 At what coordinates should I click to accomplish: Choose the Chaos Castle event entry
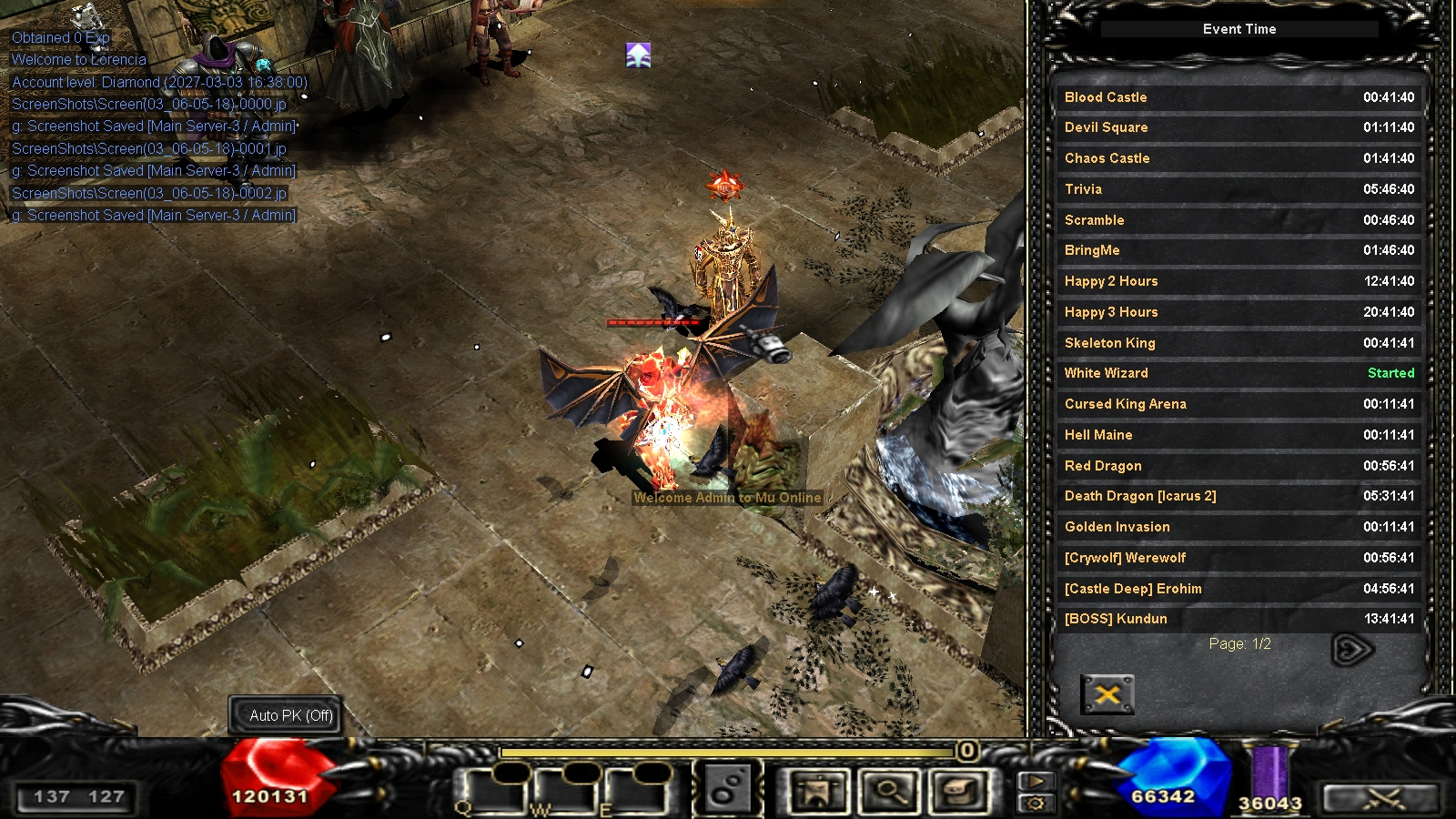coord(1239,158)
